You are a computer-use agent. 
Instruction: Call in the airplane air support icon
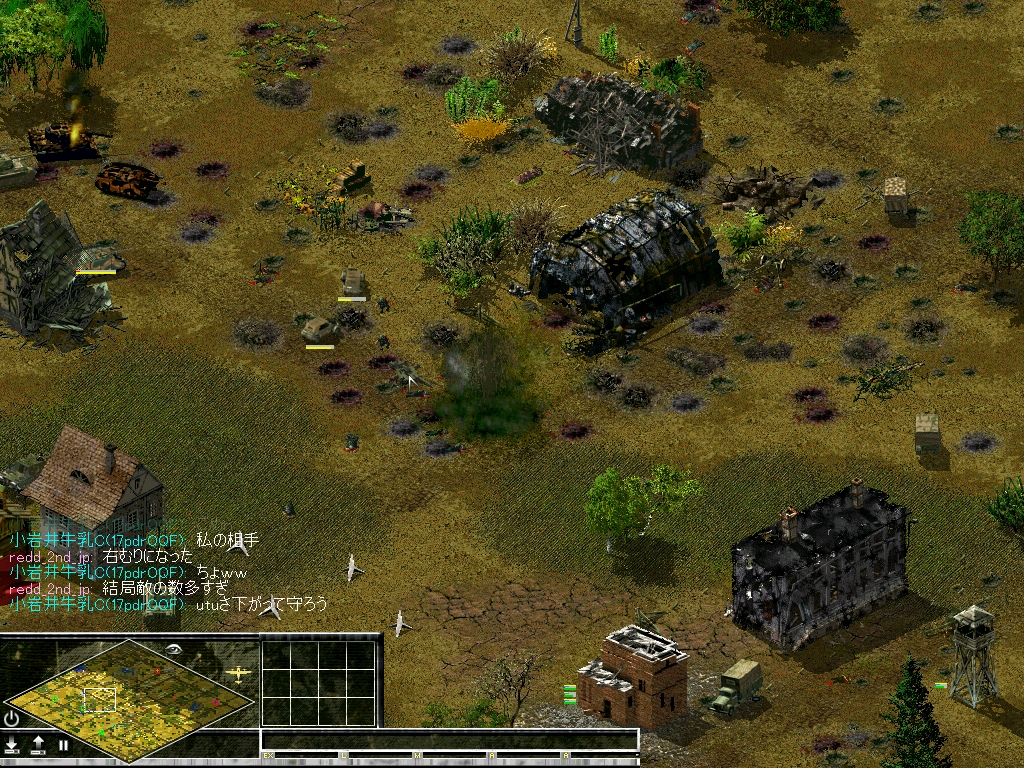pos(238,674)
